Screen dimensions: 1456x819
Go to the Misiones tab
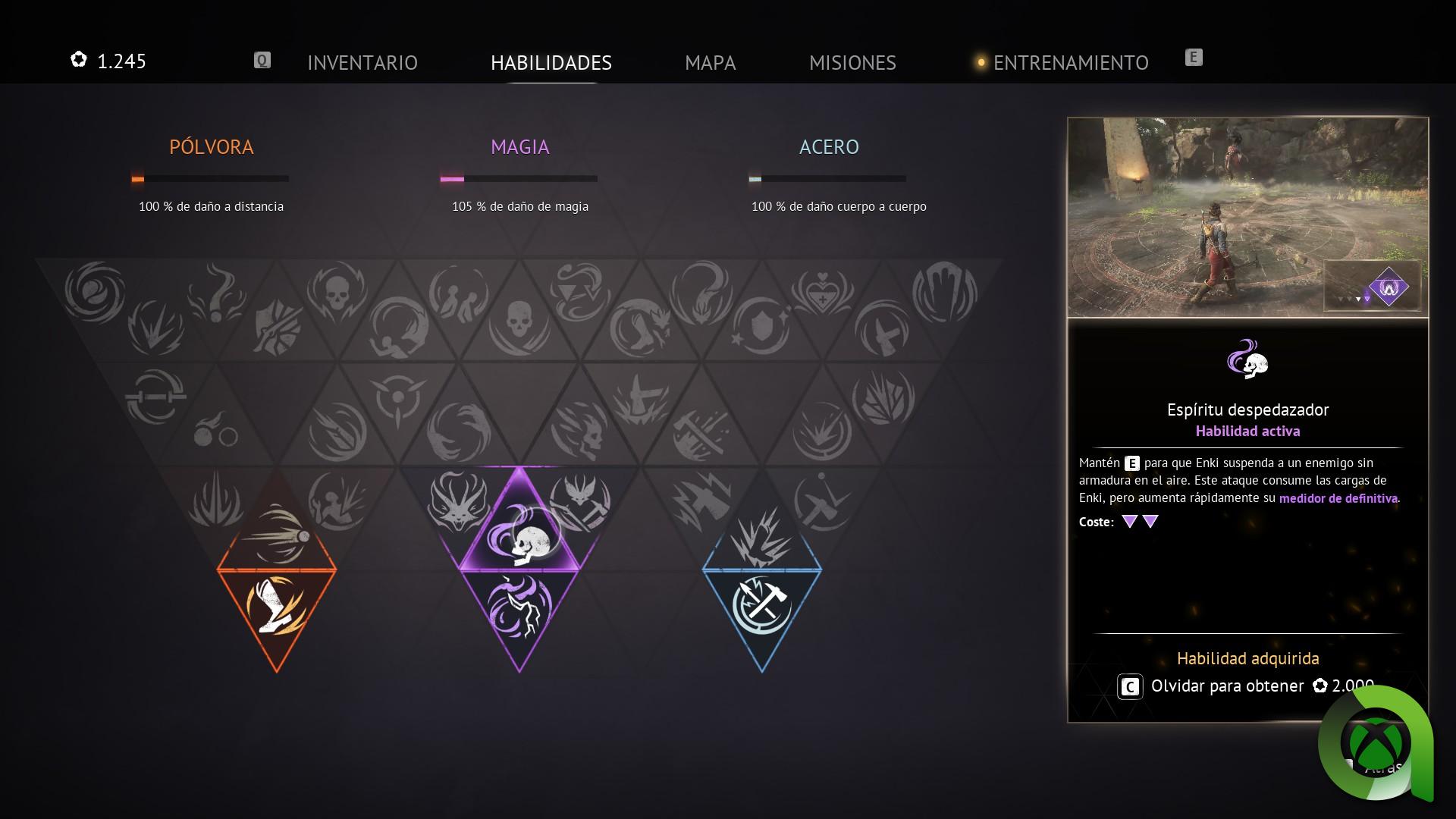(852, 62)
